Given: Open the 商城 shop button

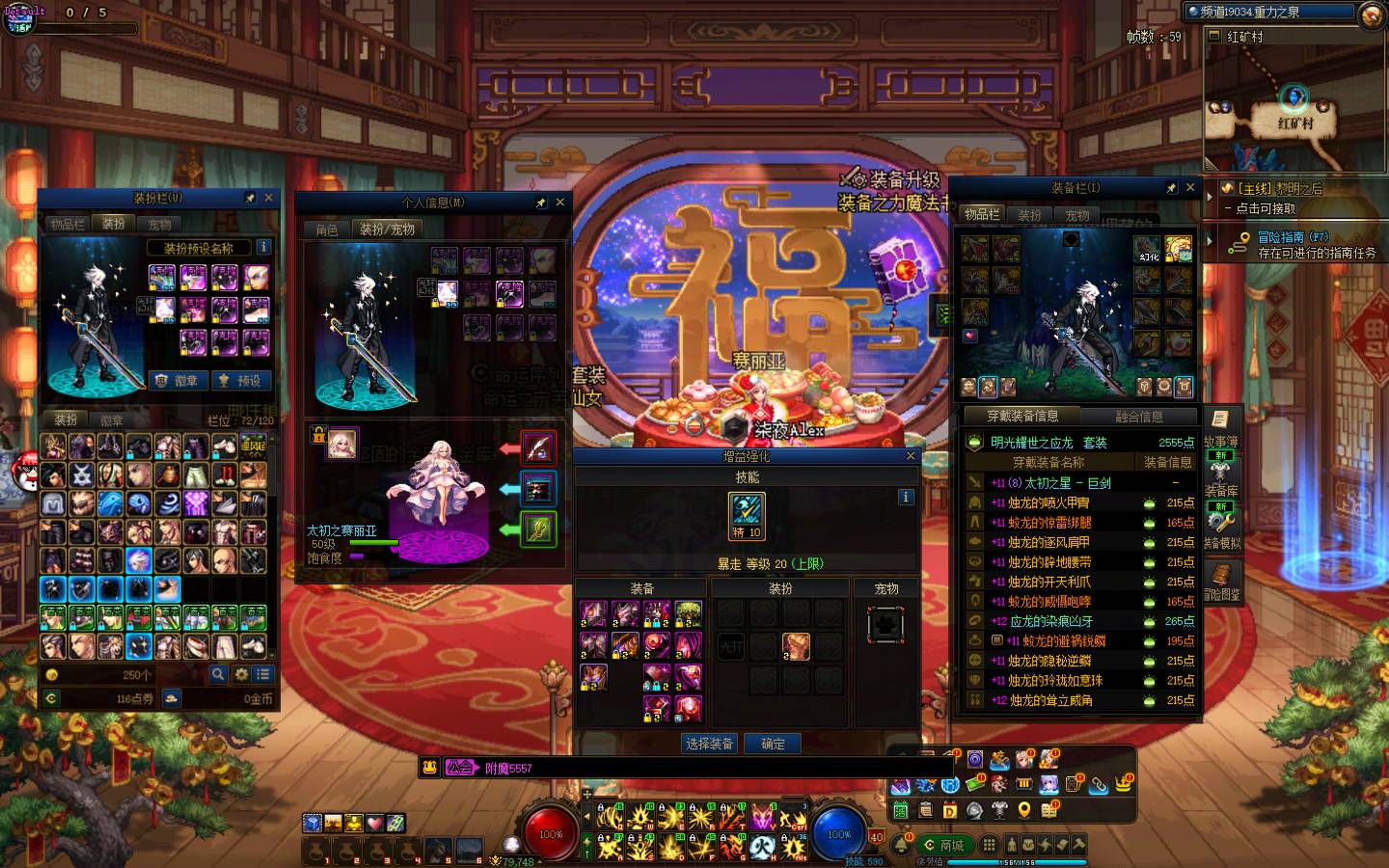Looking at the screenshot, I should 943,845.
